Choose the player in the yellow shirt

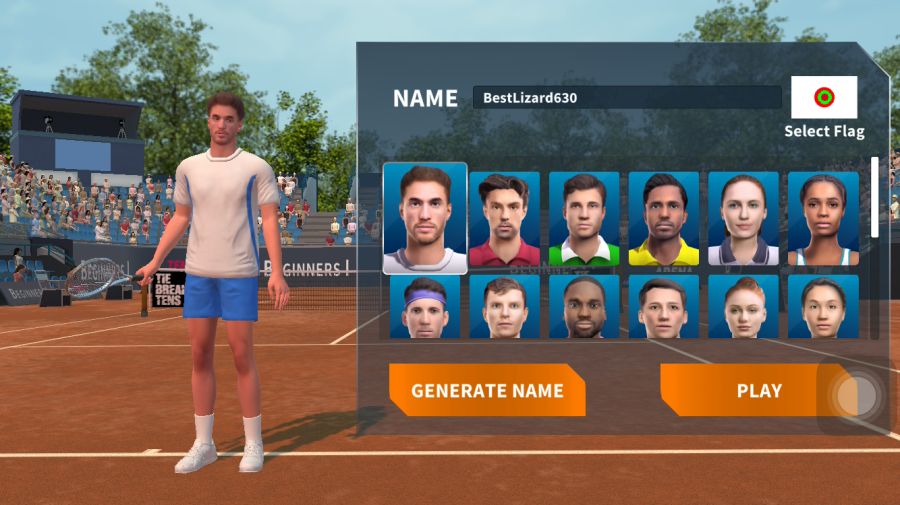(x=664, y=219)
